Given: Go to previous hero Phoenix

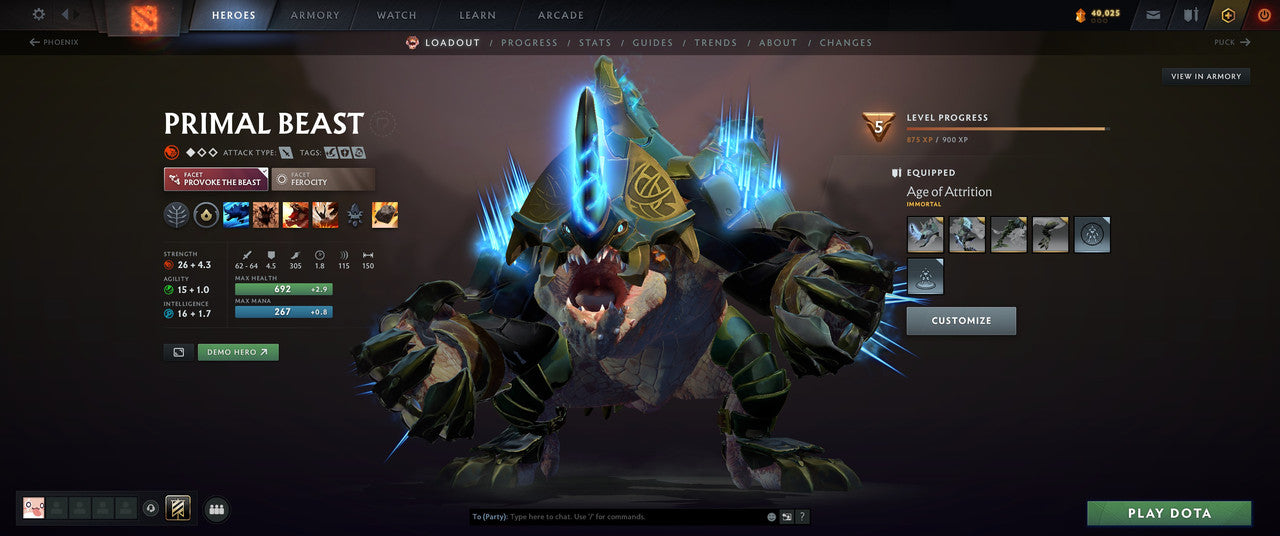Looking at the screenshot, I should [x=54, y=42].
